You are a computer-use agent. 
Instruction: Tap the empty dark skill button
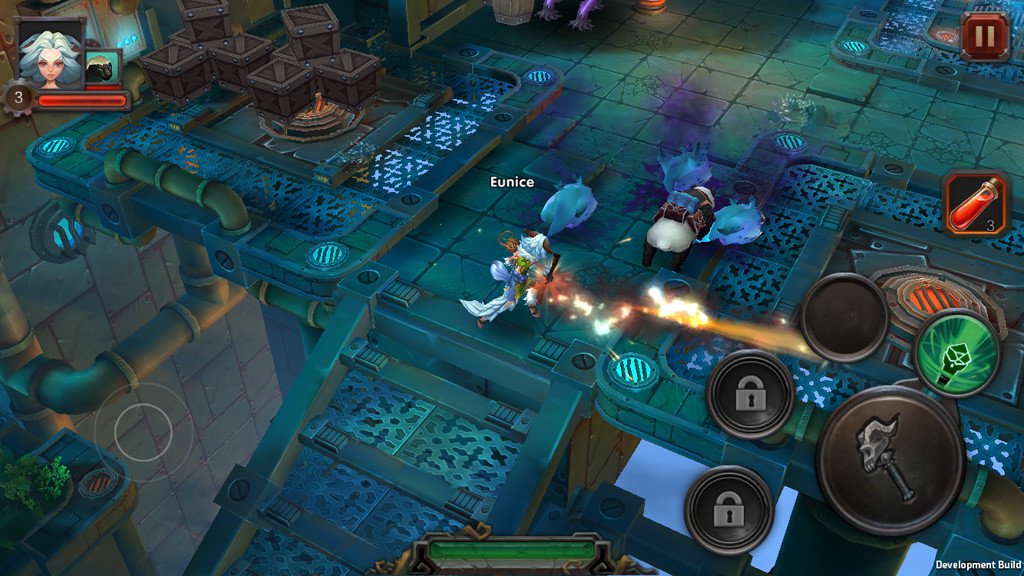(844, 318)
